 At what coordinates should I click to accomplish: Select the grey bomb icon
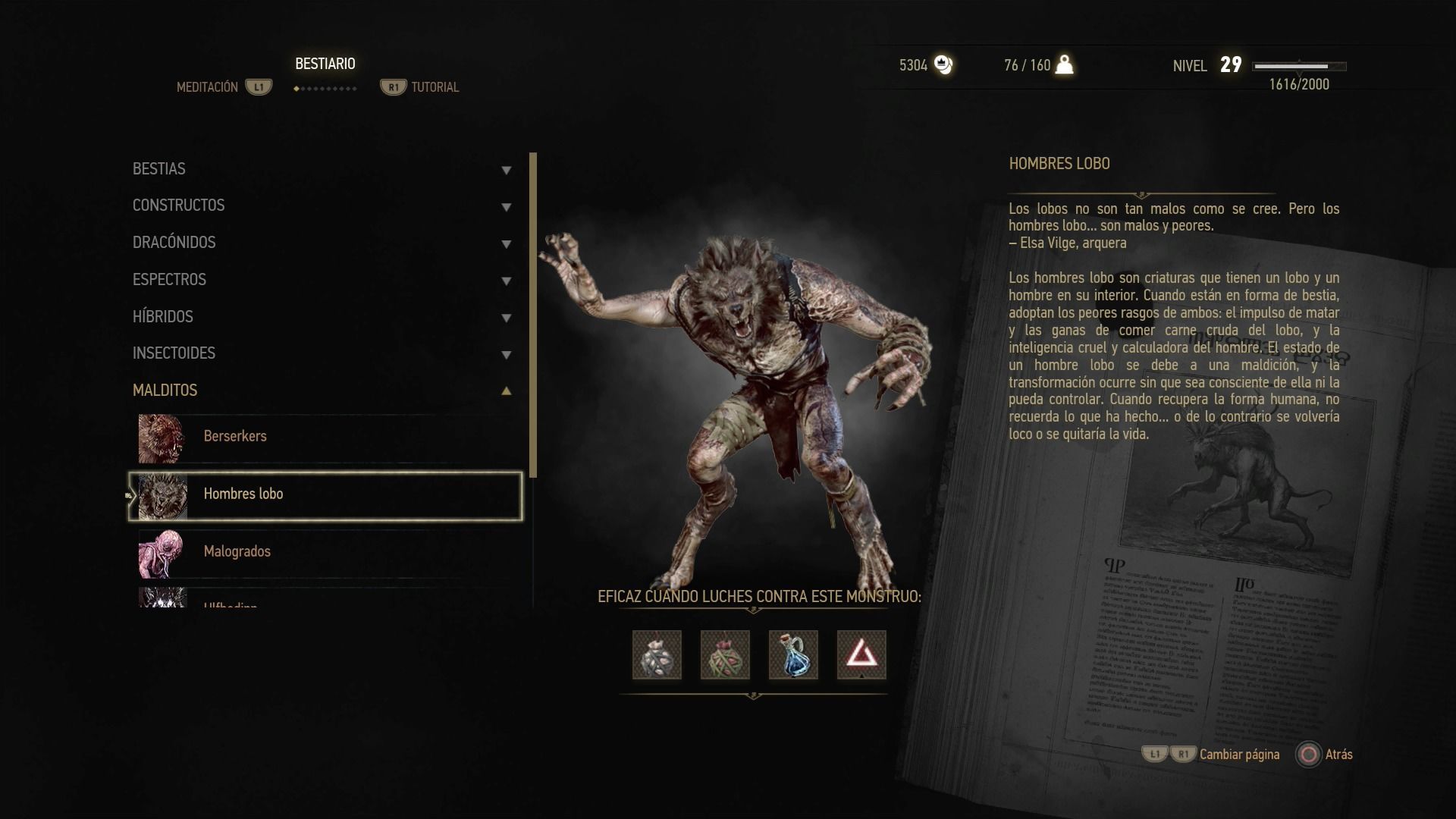[657, 654]
